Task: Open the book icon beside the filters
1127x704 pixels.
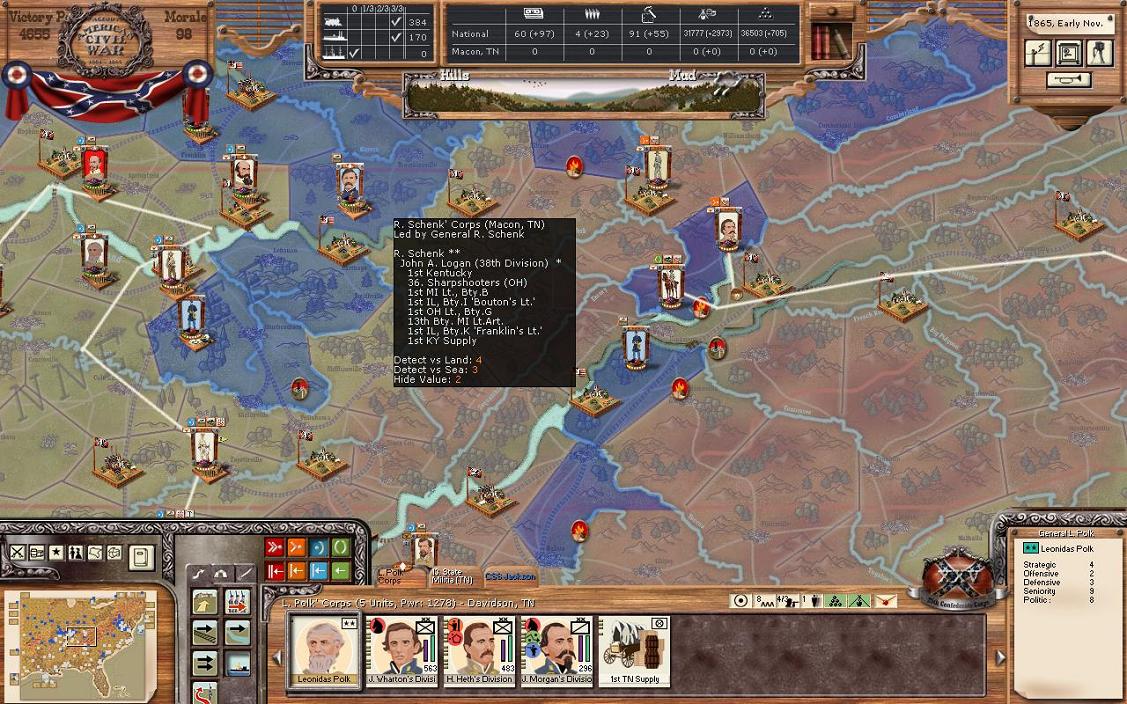Action: click(141, 556)
